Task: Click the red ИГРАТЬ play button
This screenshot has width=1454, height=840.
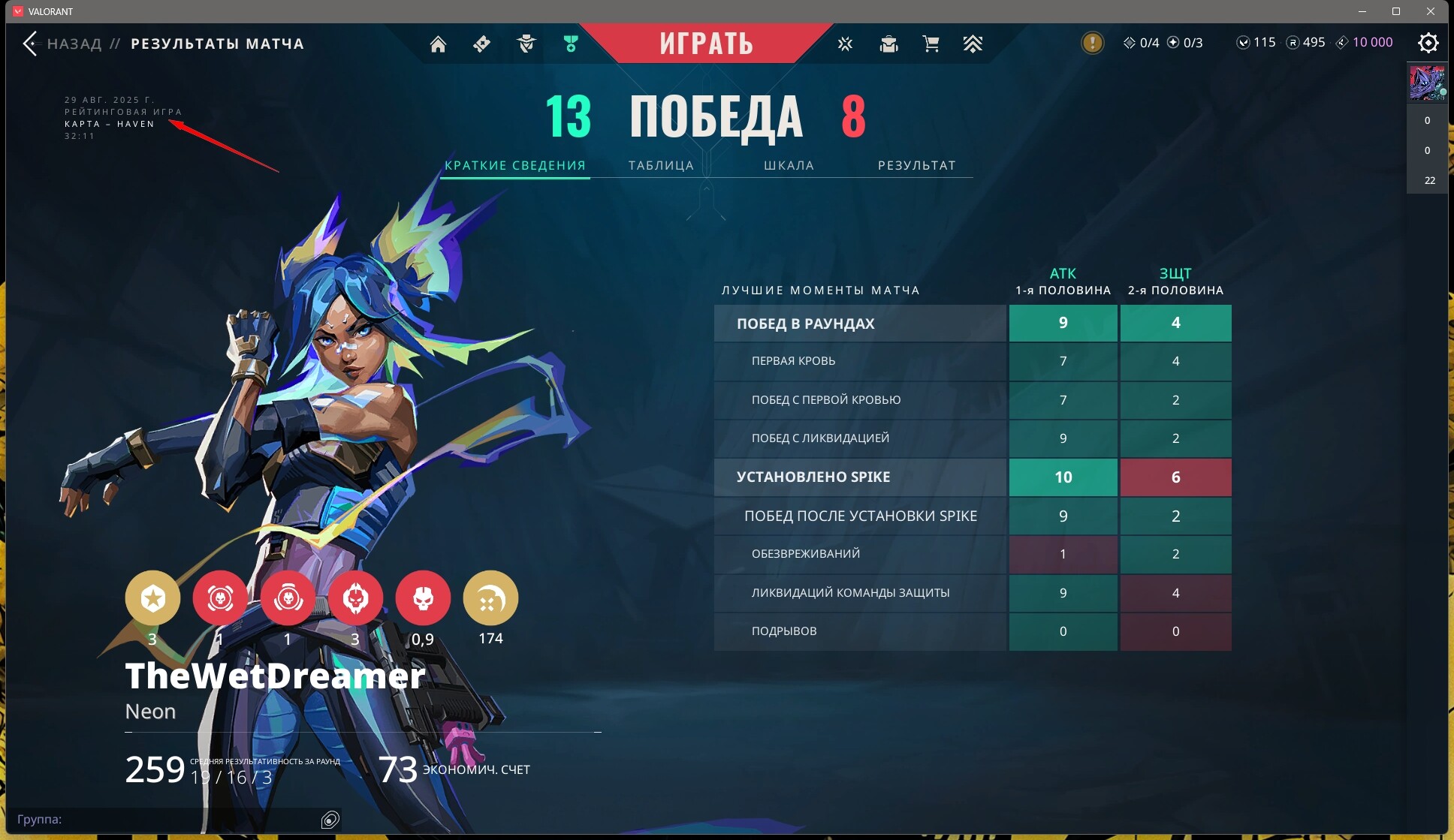Action: click(706, 44)
